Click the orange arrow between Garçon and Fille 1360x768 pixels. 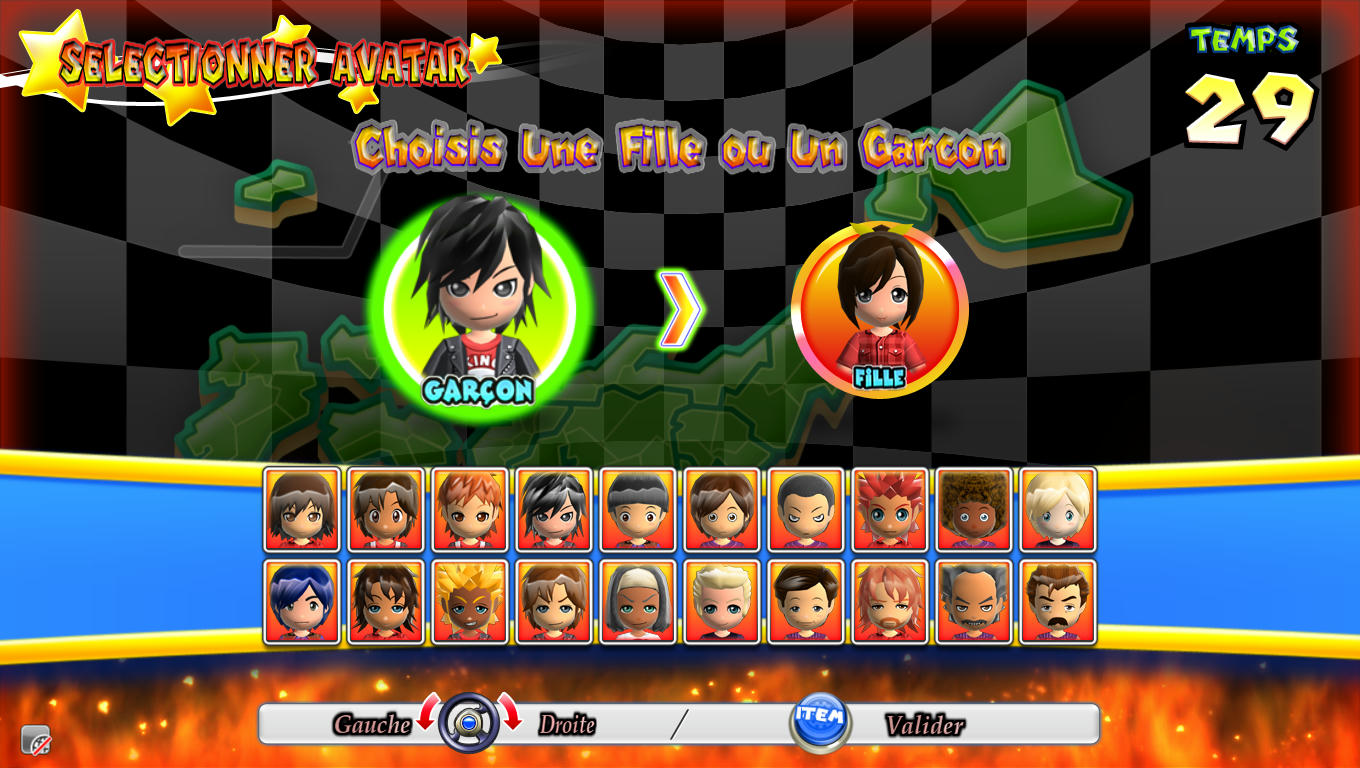(680, 310)
